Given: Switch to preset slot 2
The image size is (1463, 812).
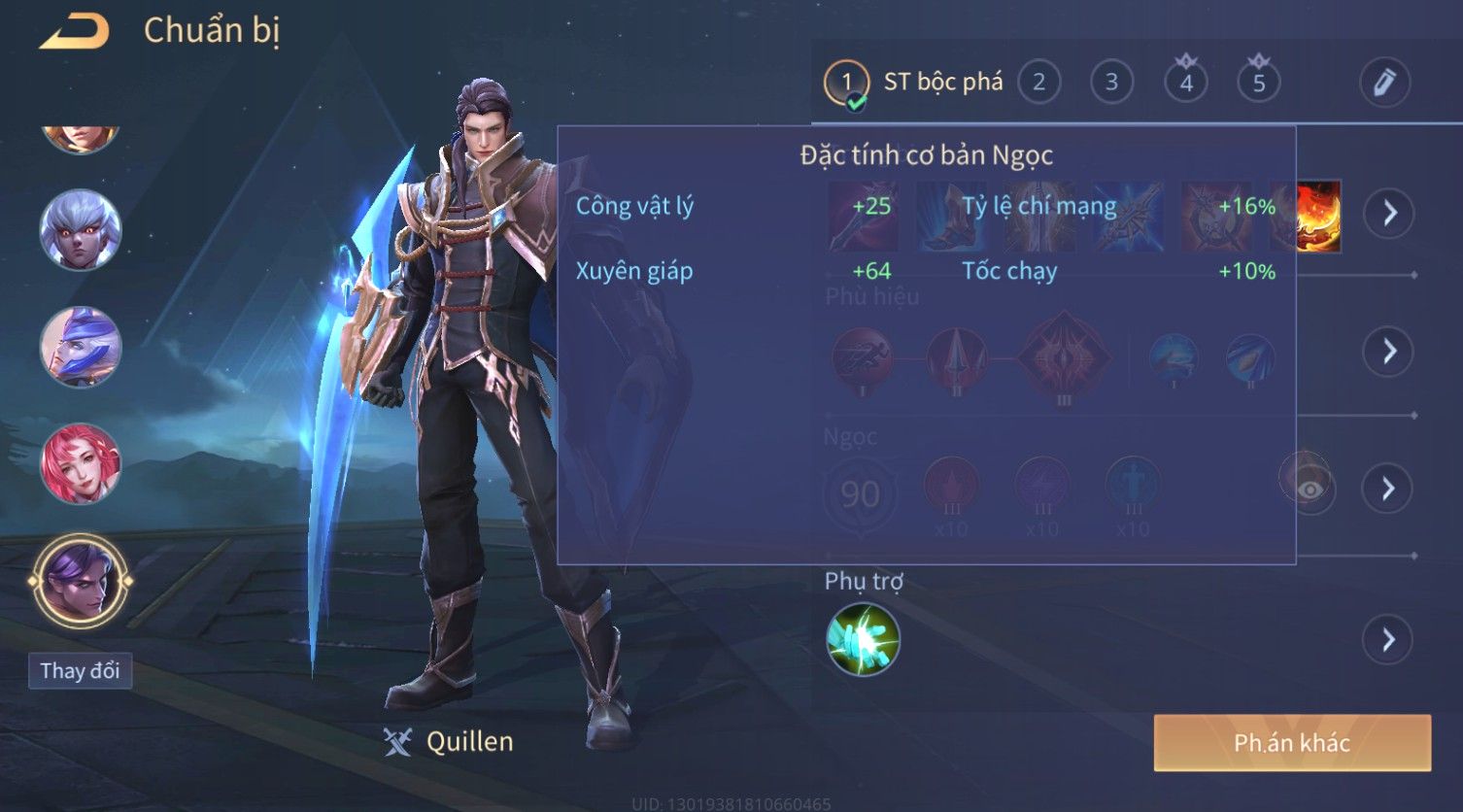Looking at the screenshot, I should pos(1038,83).
